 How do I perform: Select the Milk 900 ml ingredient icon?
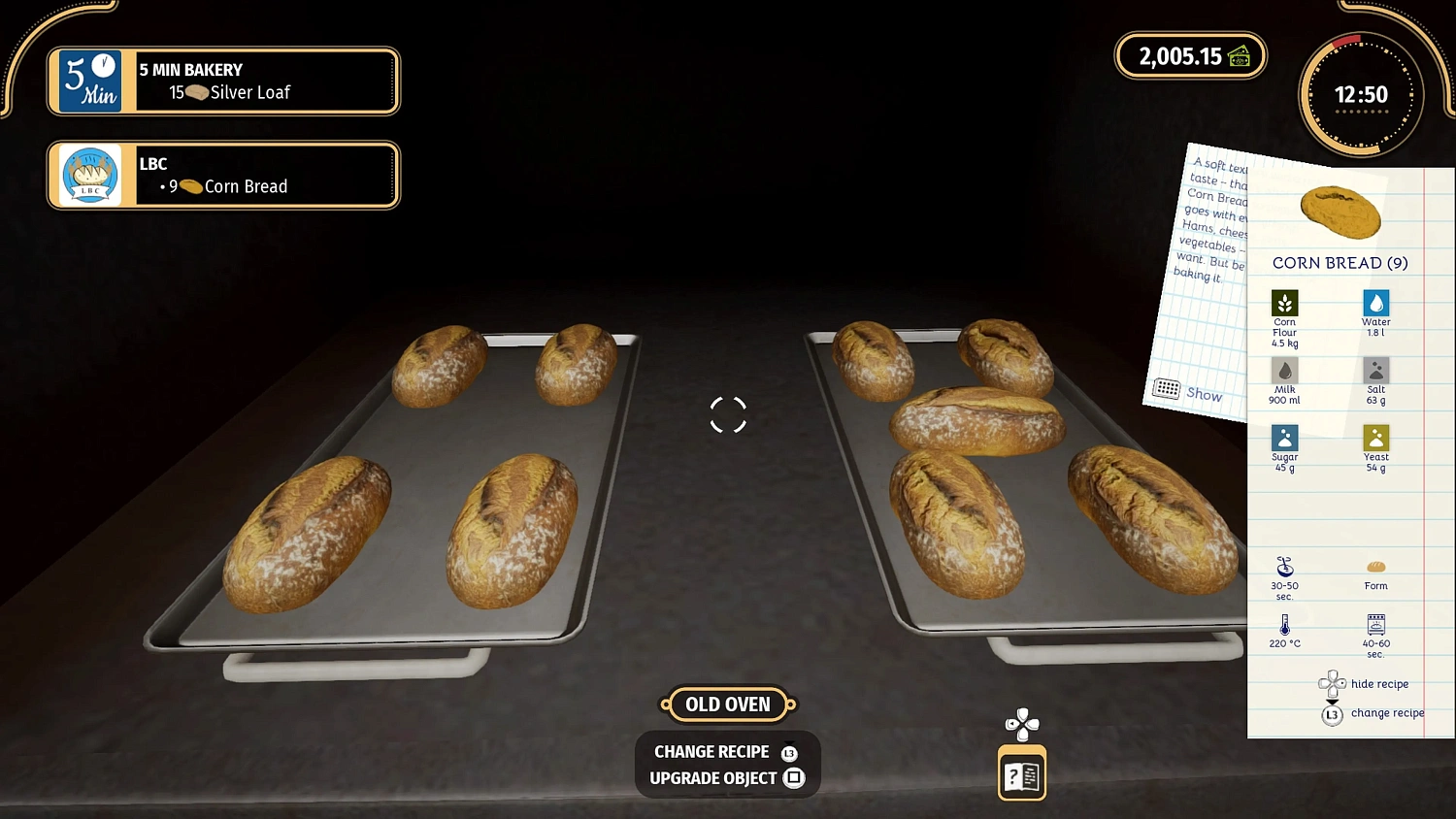[x=1284, y=373]
